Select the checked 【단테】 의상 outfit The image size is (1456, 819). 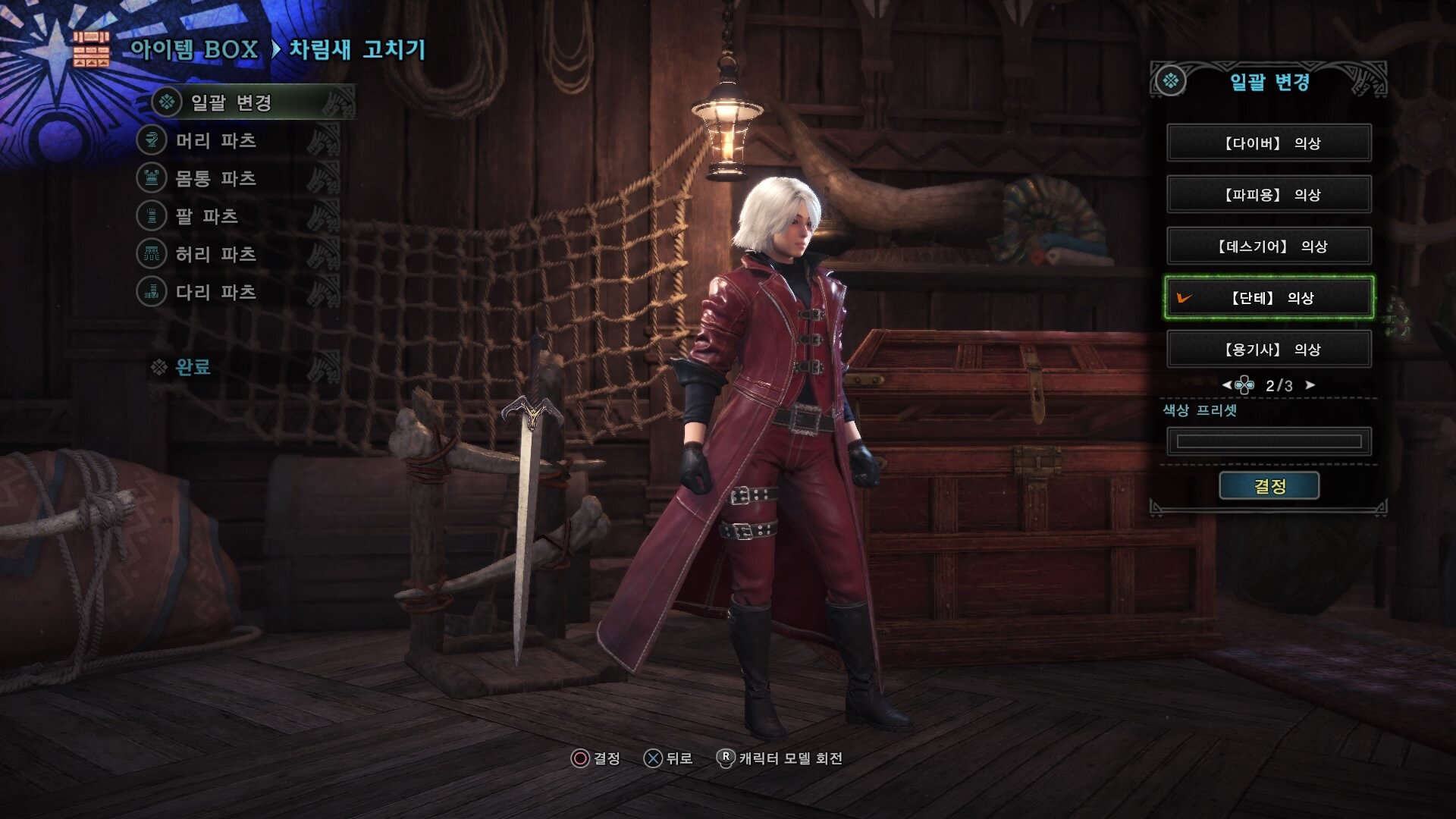tap(1269, 298)
